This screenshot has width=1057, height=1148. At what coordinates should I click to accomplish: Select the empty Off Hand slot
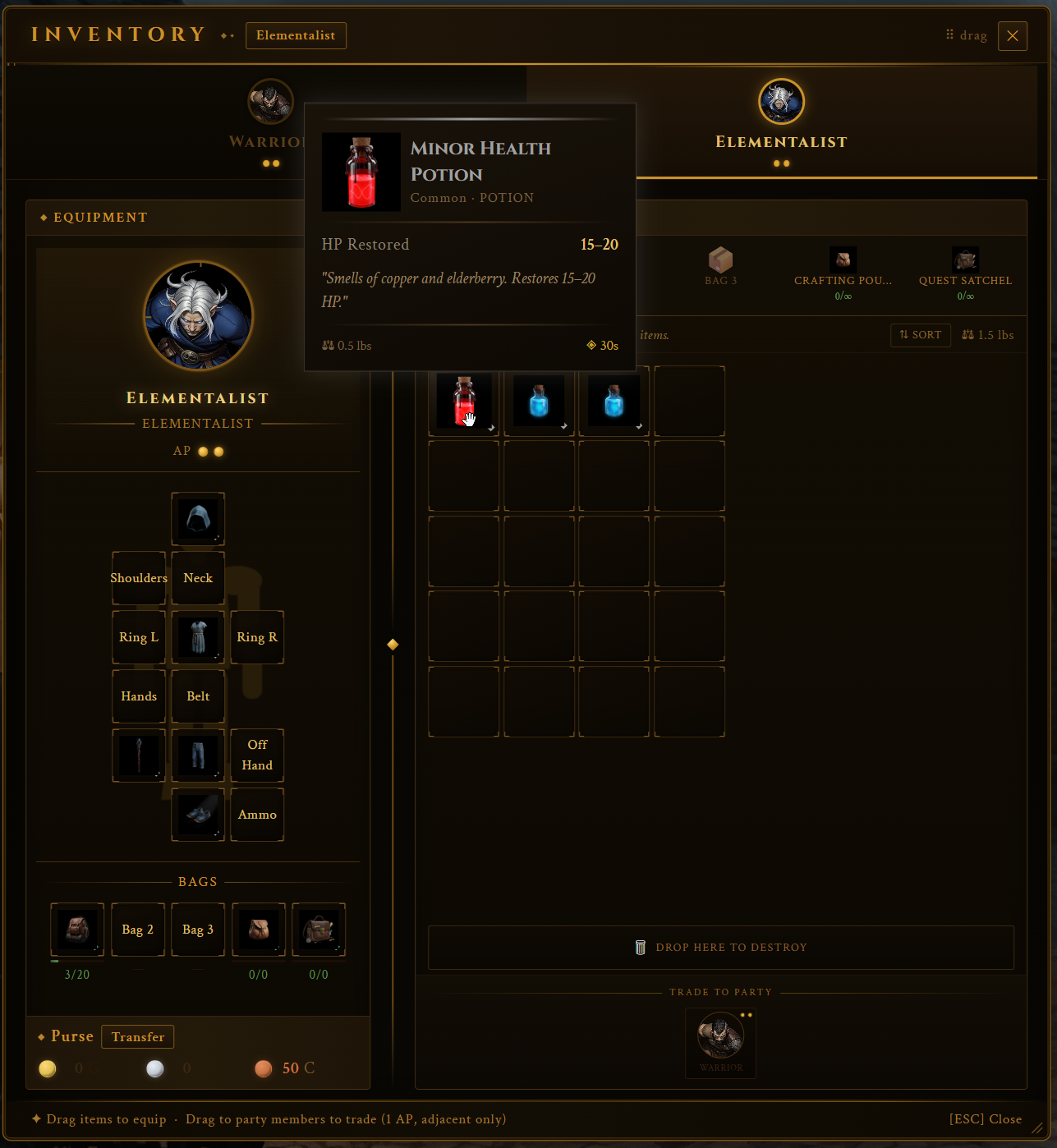point(257,755)
